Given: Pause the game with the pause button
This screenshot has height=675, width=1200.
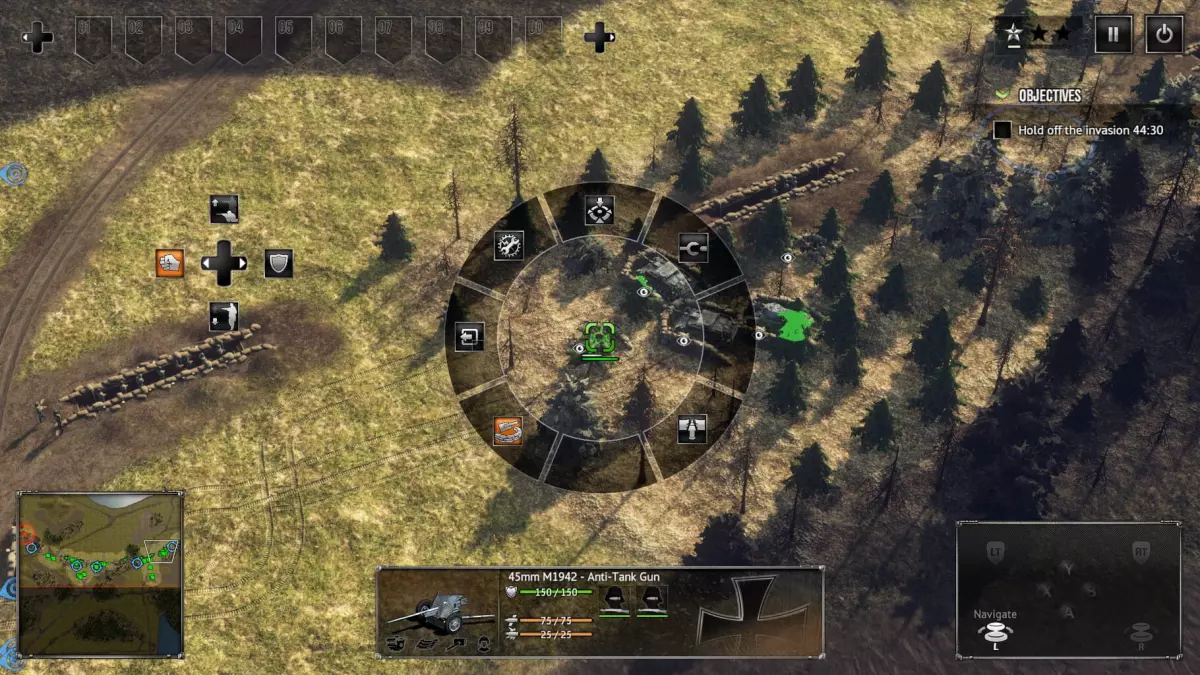Looking at the screenshot, I should (1112, 34).
